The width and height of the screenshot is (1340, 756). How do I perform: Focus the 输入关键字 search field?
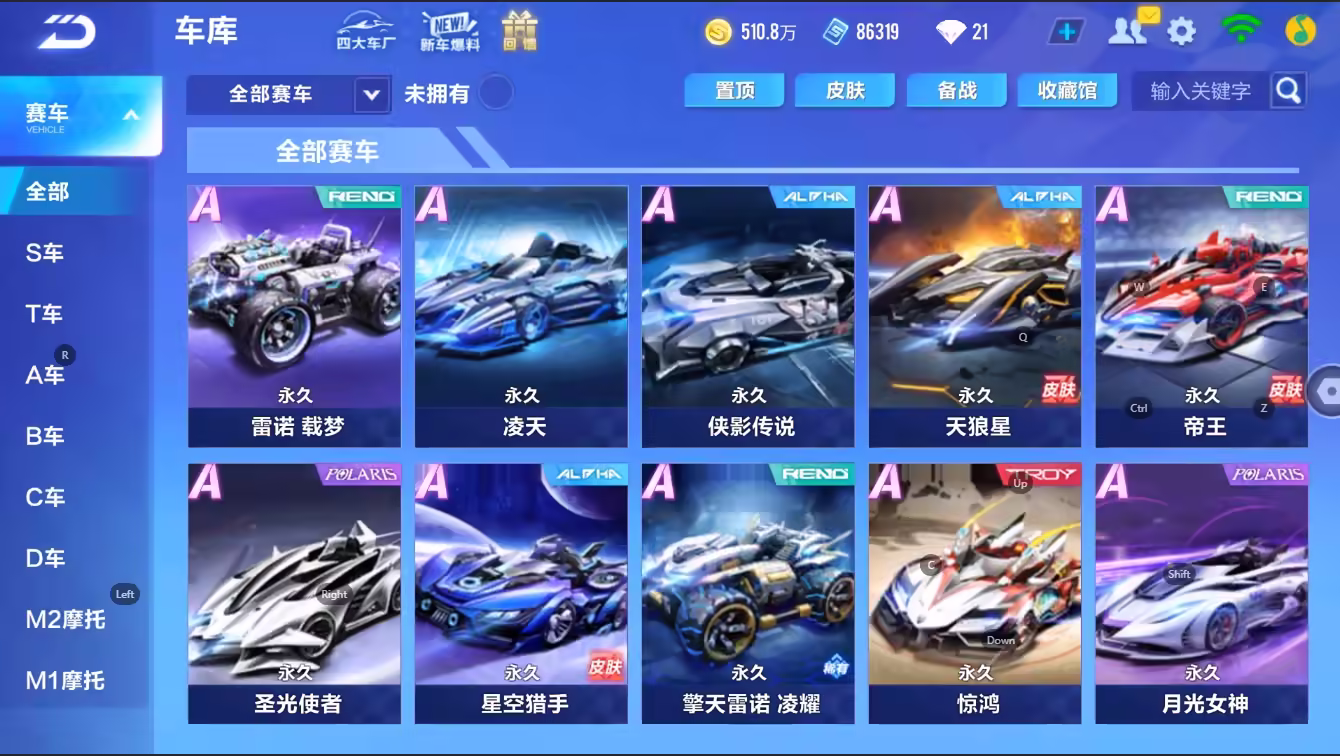coord(1200,91)
